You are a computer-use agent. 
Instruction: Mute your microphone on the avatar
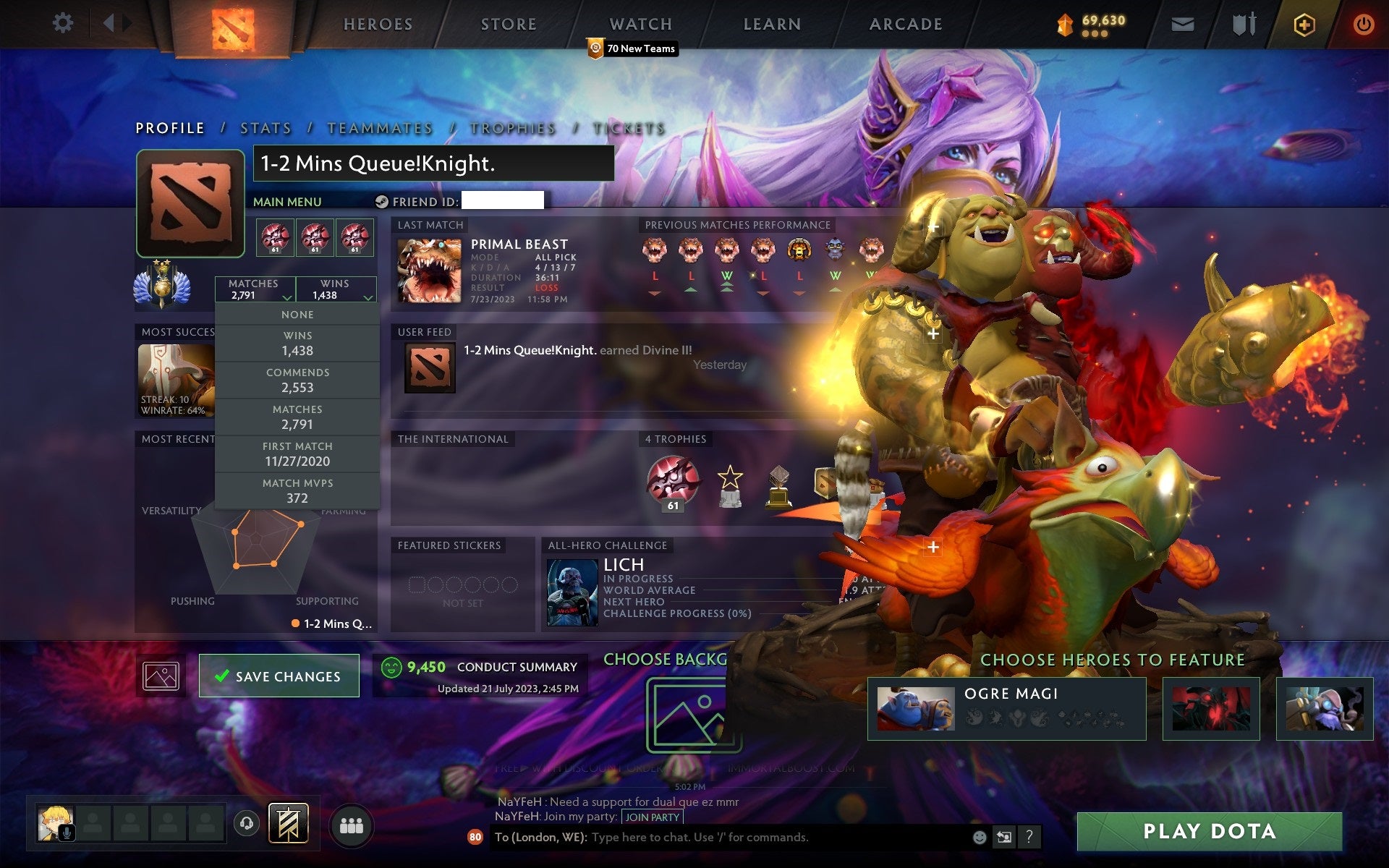(x=69, y=831)
